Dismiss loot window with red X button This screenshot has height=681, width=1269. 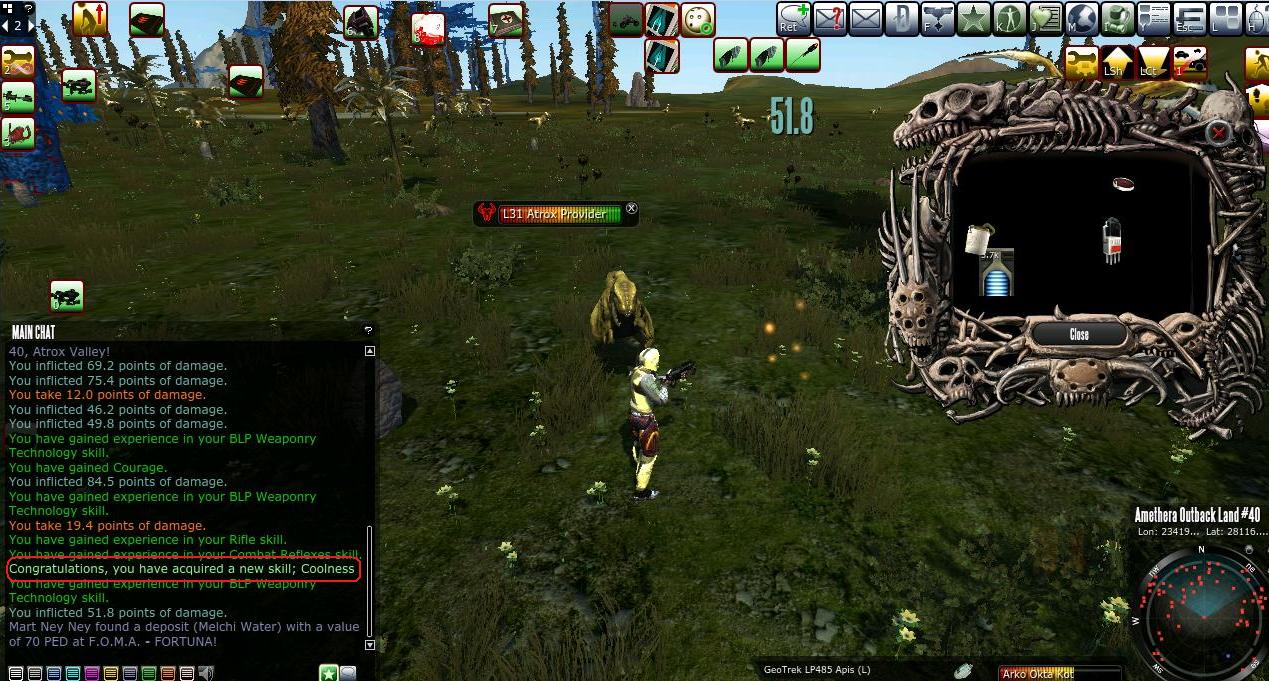(1218, 132)
